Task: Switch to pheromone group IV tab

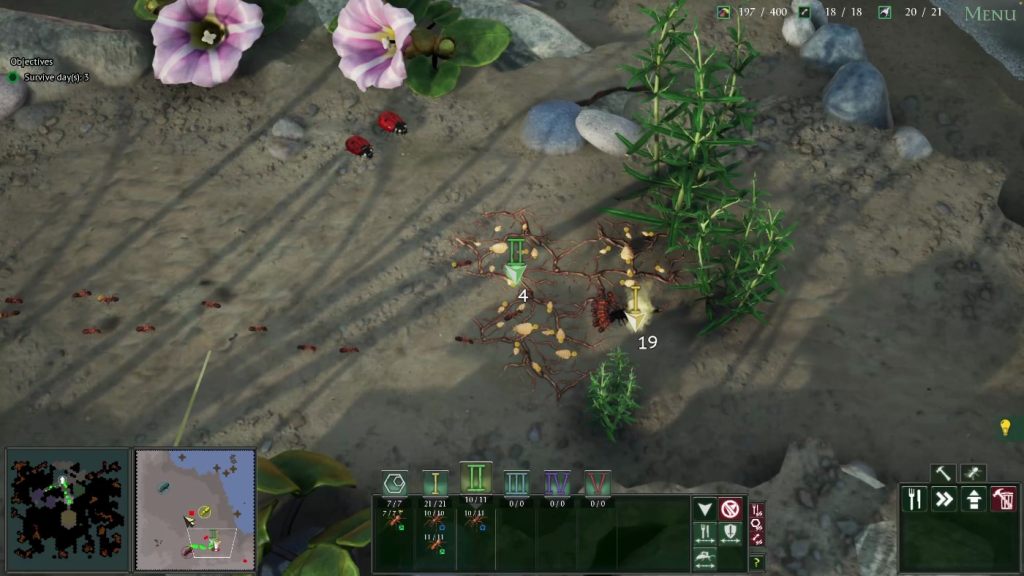Action: (557, 484)
